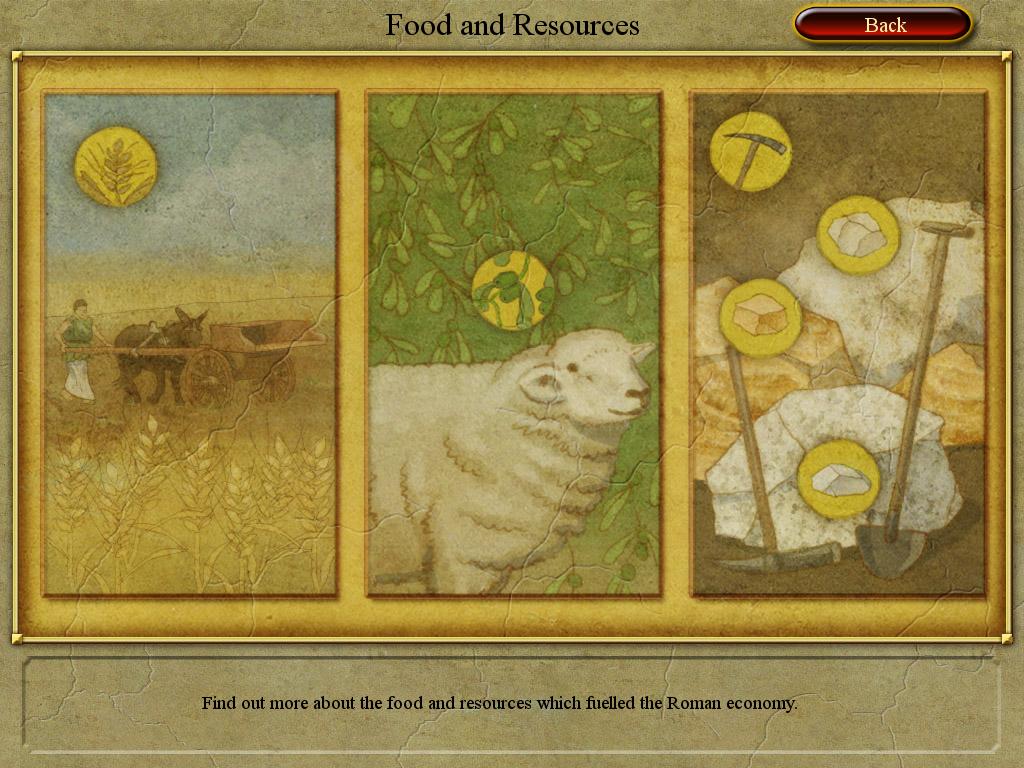This screenshot has height=768, width=1024.
Task: Go back using the red Back button
Action: [883, 25]
